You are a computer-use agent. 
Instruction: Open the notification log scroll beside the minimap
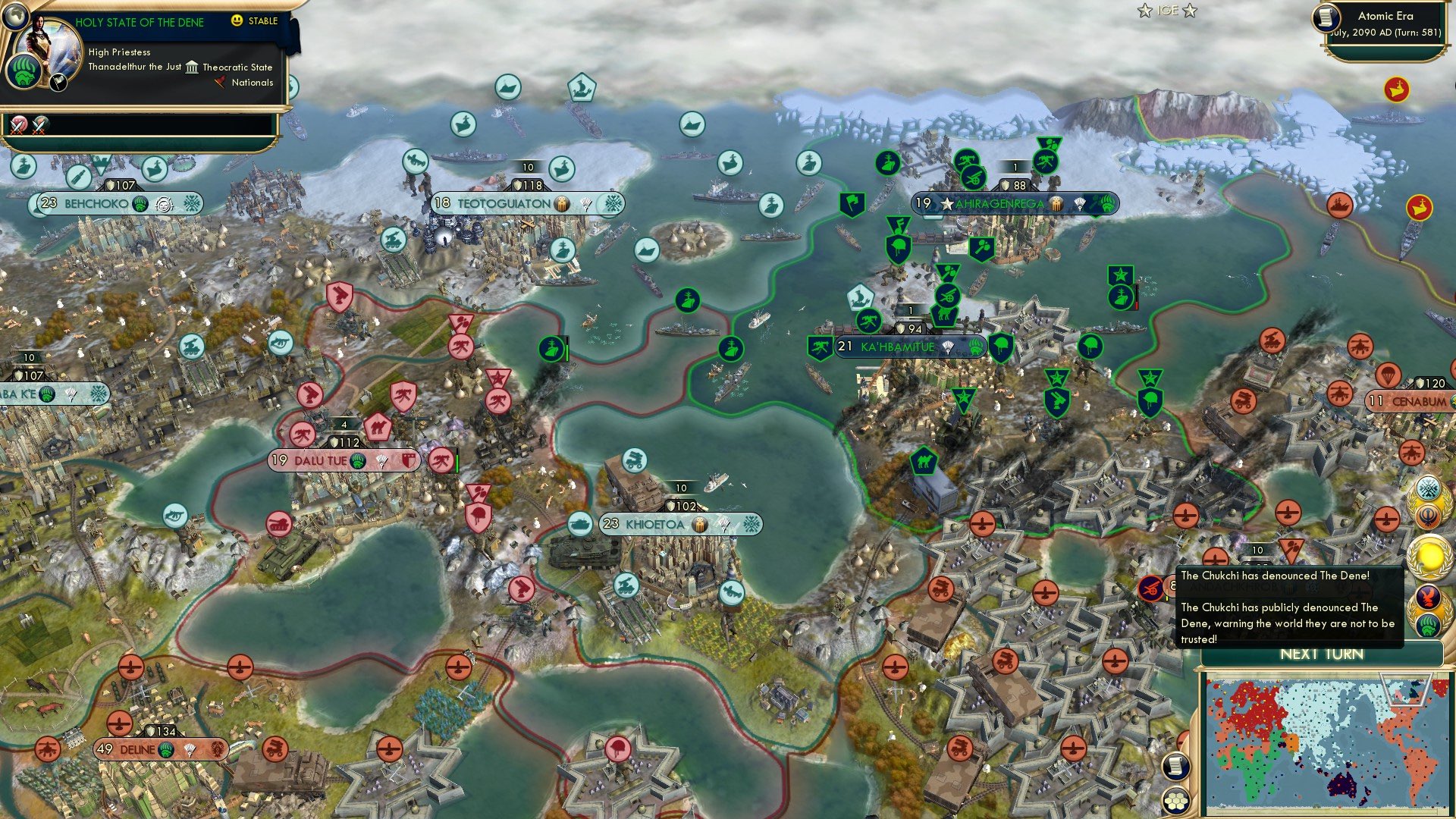coord(1175,767)
